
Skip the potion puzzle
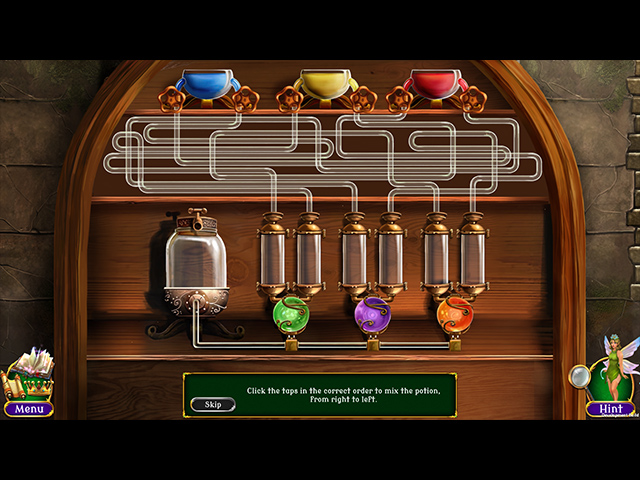pyautogui.click(x=213, y=404)
